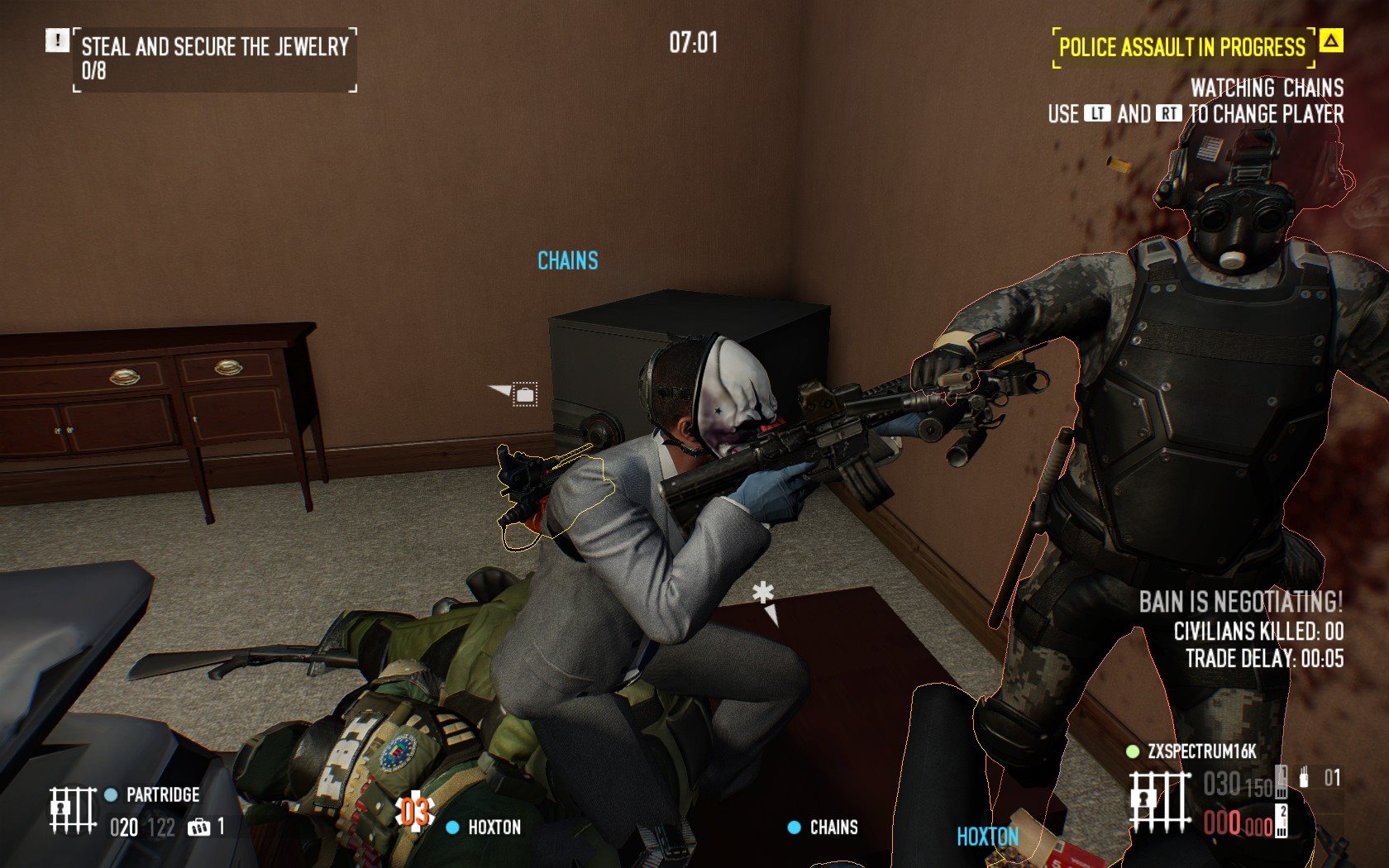The image size is (1389, 868).
Task: Click the objective exclamation mark icon
Action: pyautogui.click(x=57, y=41)
